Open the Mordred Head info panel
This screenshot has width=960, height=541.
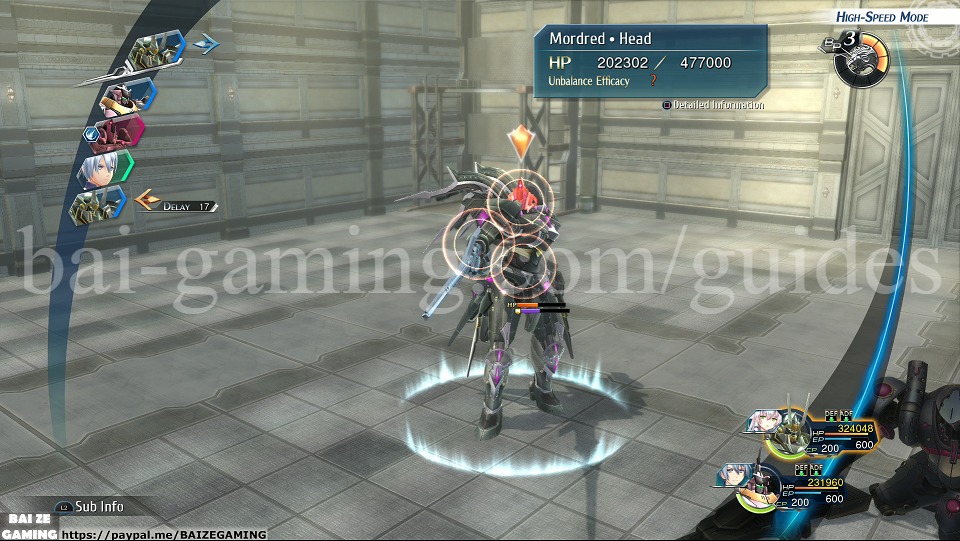pyautogui.click(x=650, y=62)
